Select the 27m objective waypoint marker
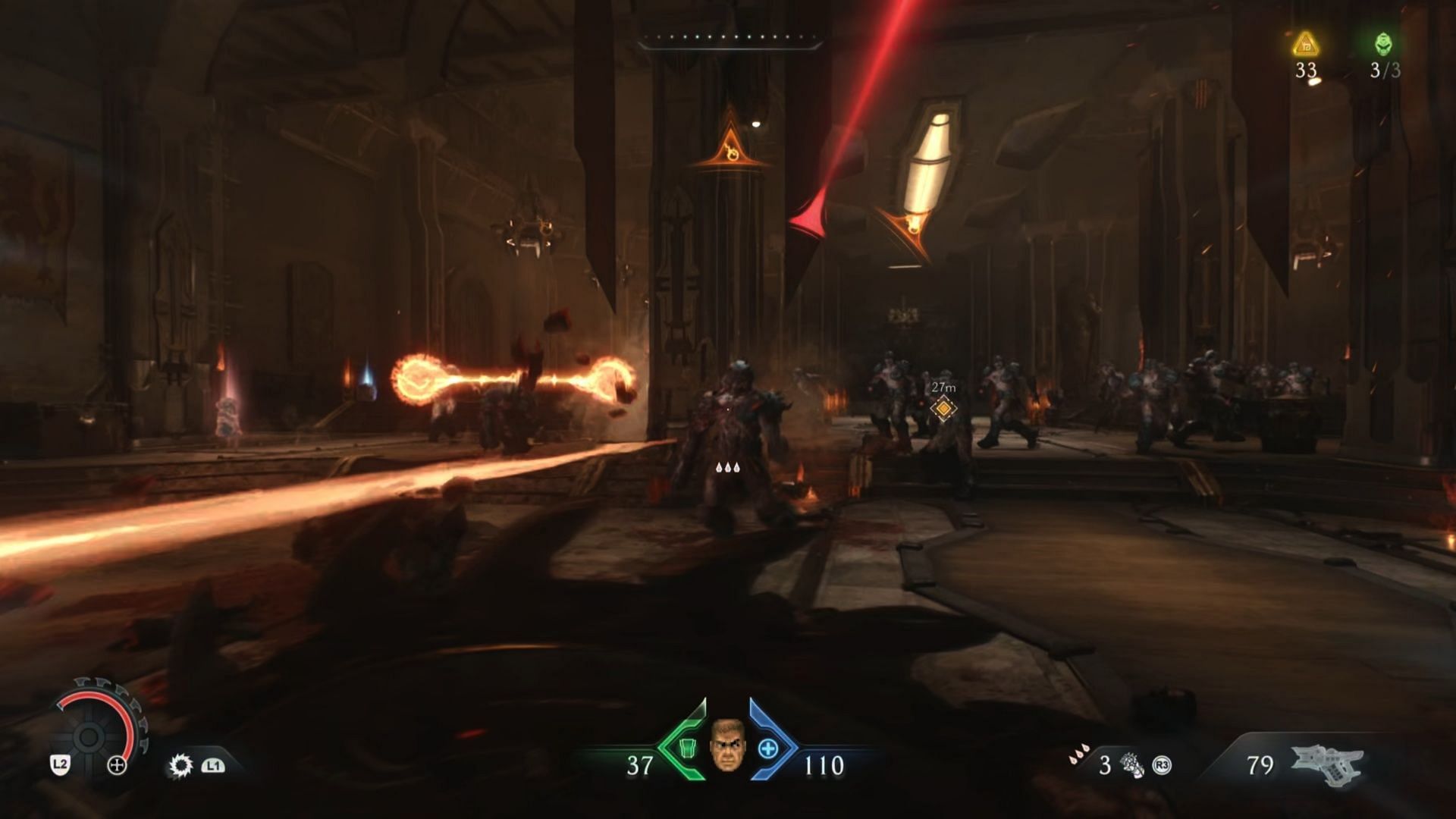The height and width of the screenshot is (819, 1456). 943,409
